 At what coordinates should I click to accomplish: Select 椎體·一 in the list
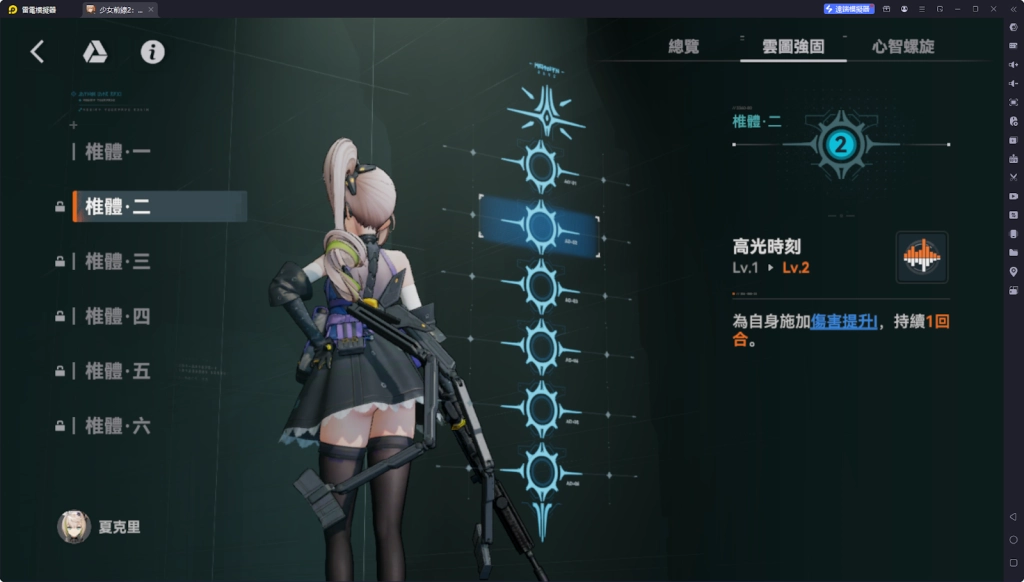pyautogui.click(x=118, y=152)
